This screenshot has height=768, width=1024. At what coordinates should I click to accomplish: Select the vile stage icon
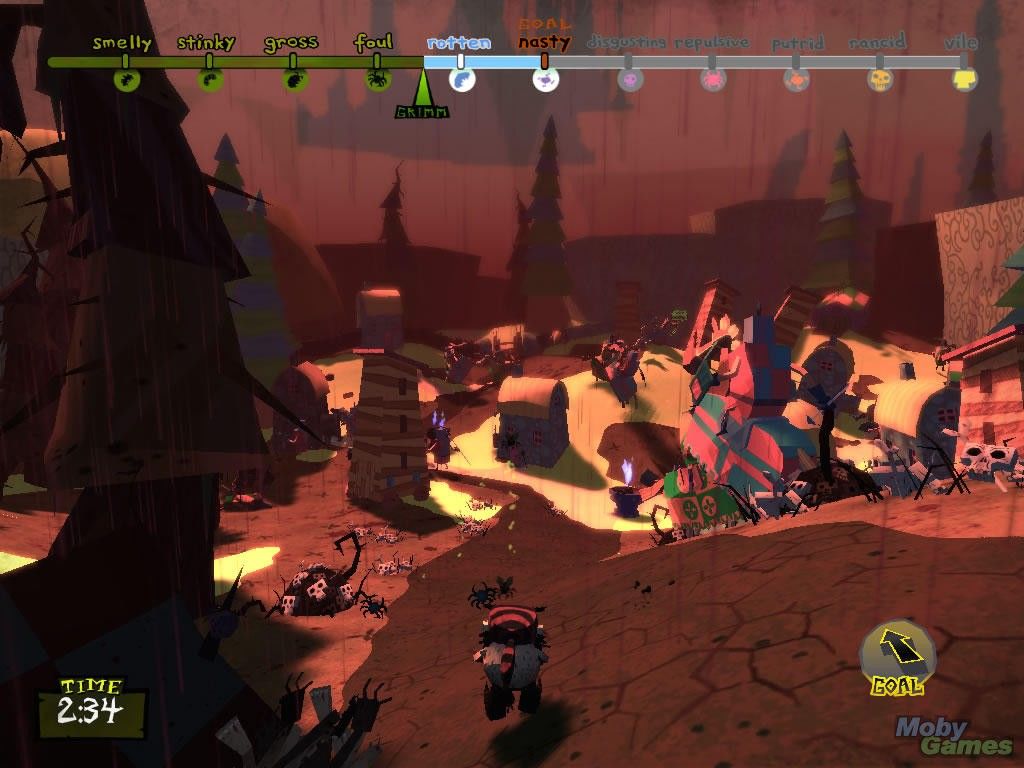point(964,80)
